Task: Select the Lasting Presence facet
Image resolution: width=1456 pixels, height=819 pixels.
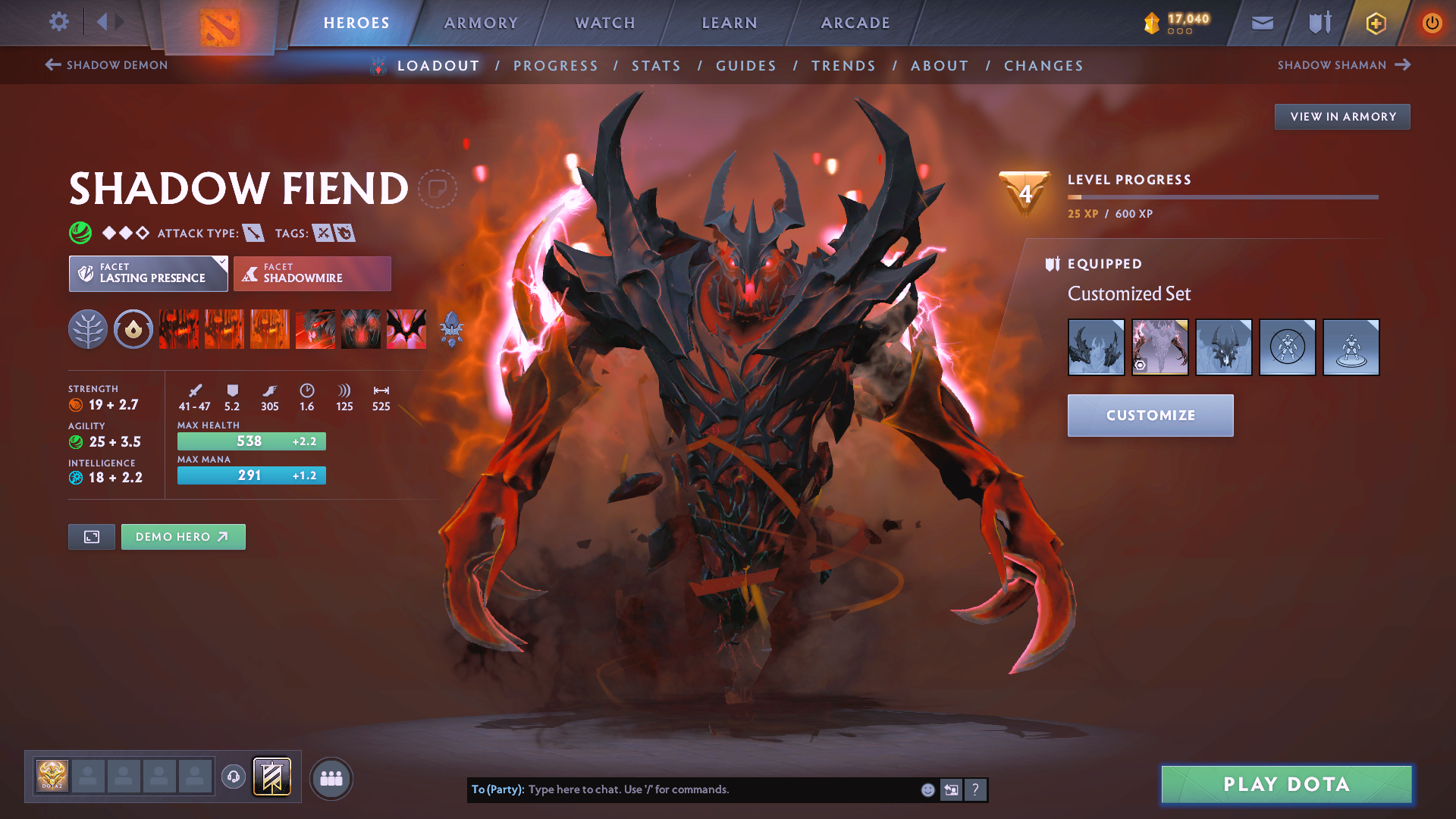Action: click(144, 274)
